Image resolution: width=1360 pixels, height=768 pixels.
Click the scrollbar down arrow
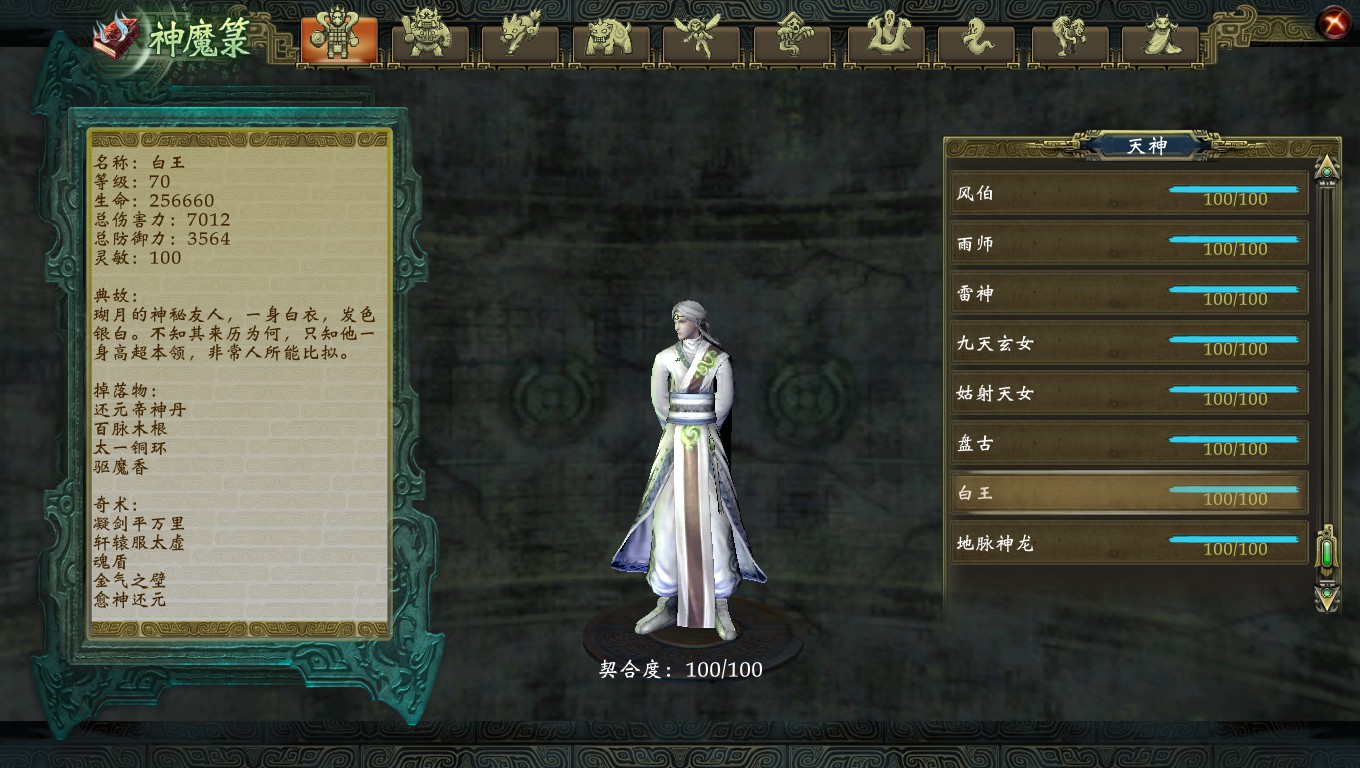(x=1326, y=595)
